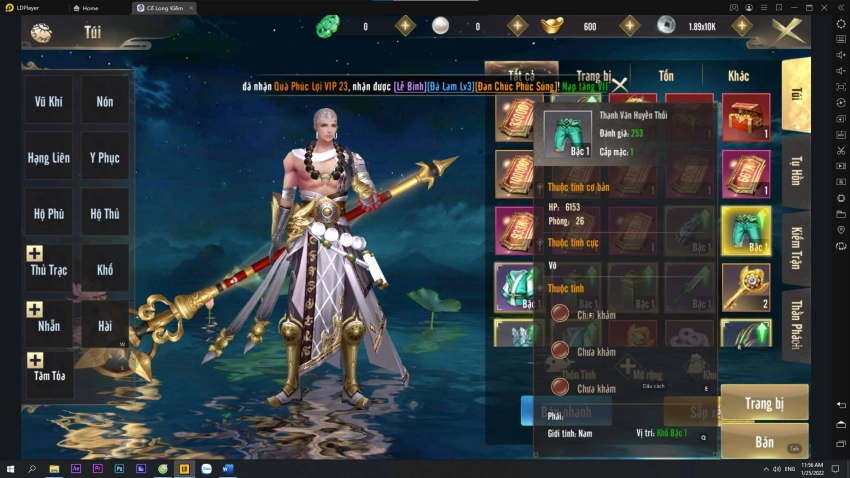
Task: Select the treasure chest item in the bag
Action: point(746,118)
